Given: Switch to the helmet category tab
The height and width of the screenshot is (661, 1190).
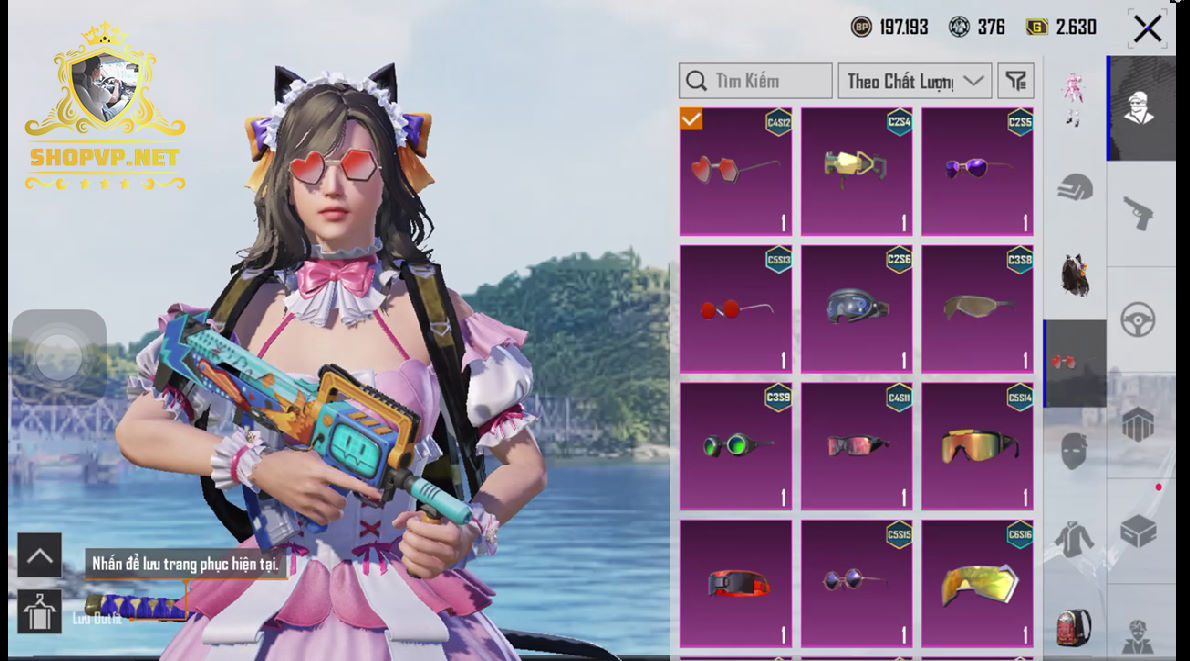Looking at the screenshot, I should 1075,187.
